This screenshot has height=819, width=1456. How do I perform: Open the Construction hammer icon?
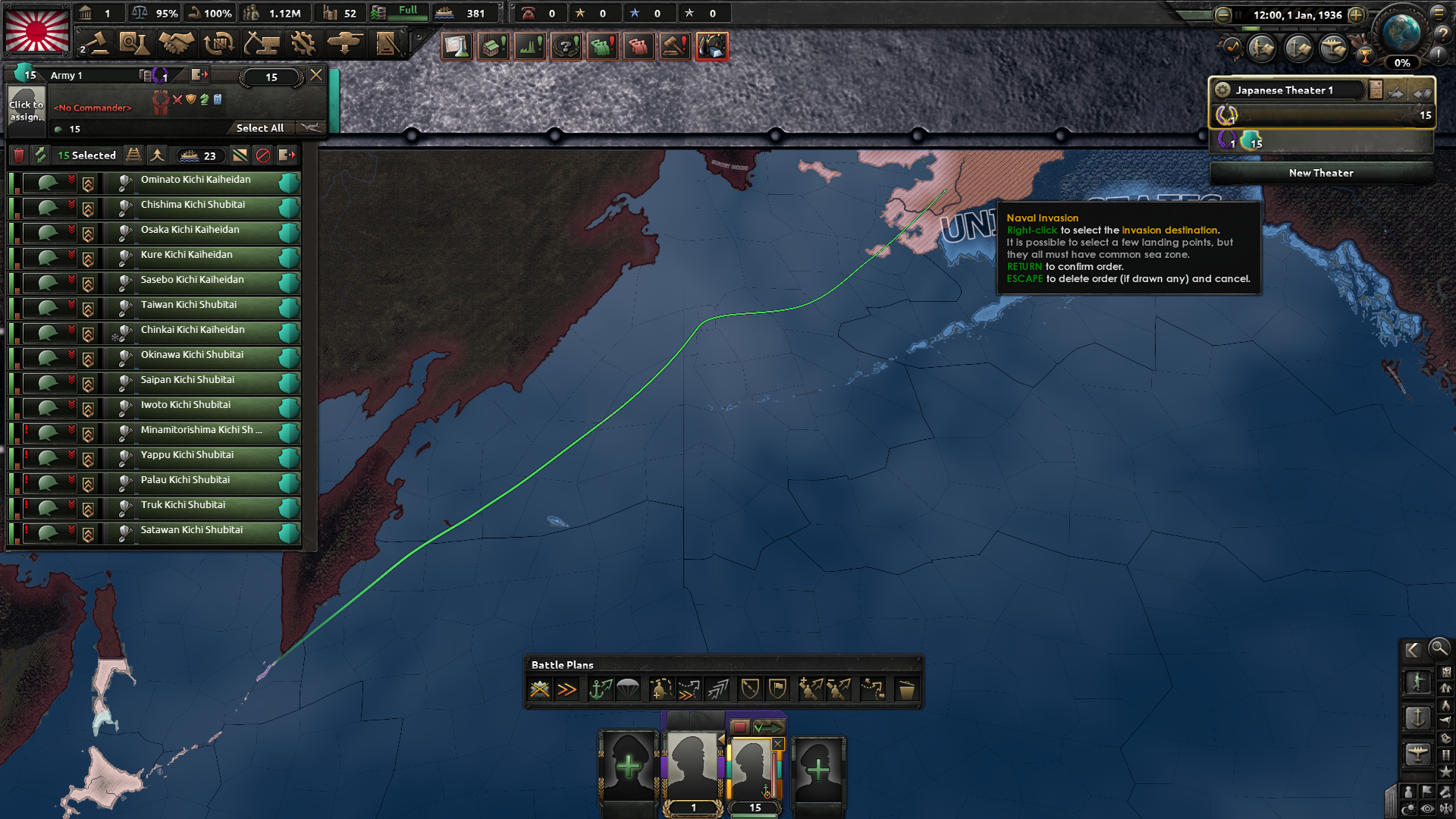coord(263,44)
